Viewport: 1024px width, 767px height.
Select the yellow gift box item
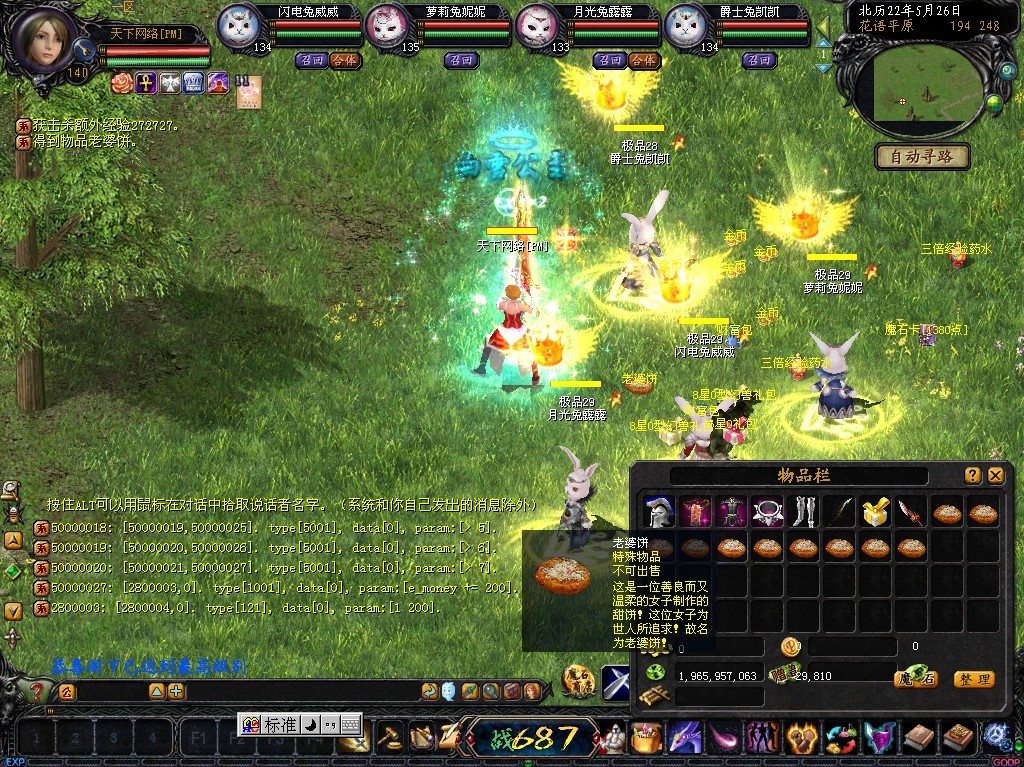click(x=876, y=513)
